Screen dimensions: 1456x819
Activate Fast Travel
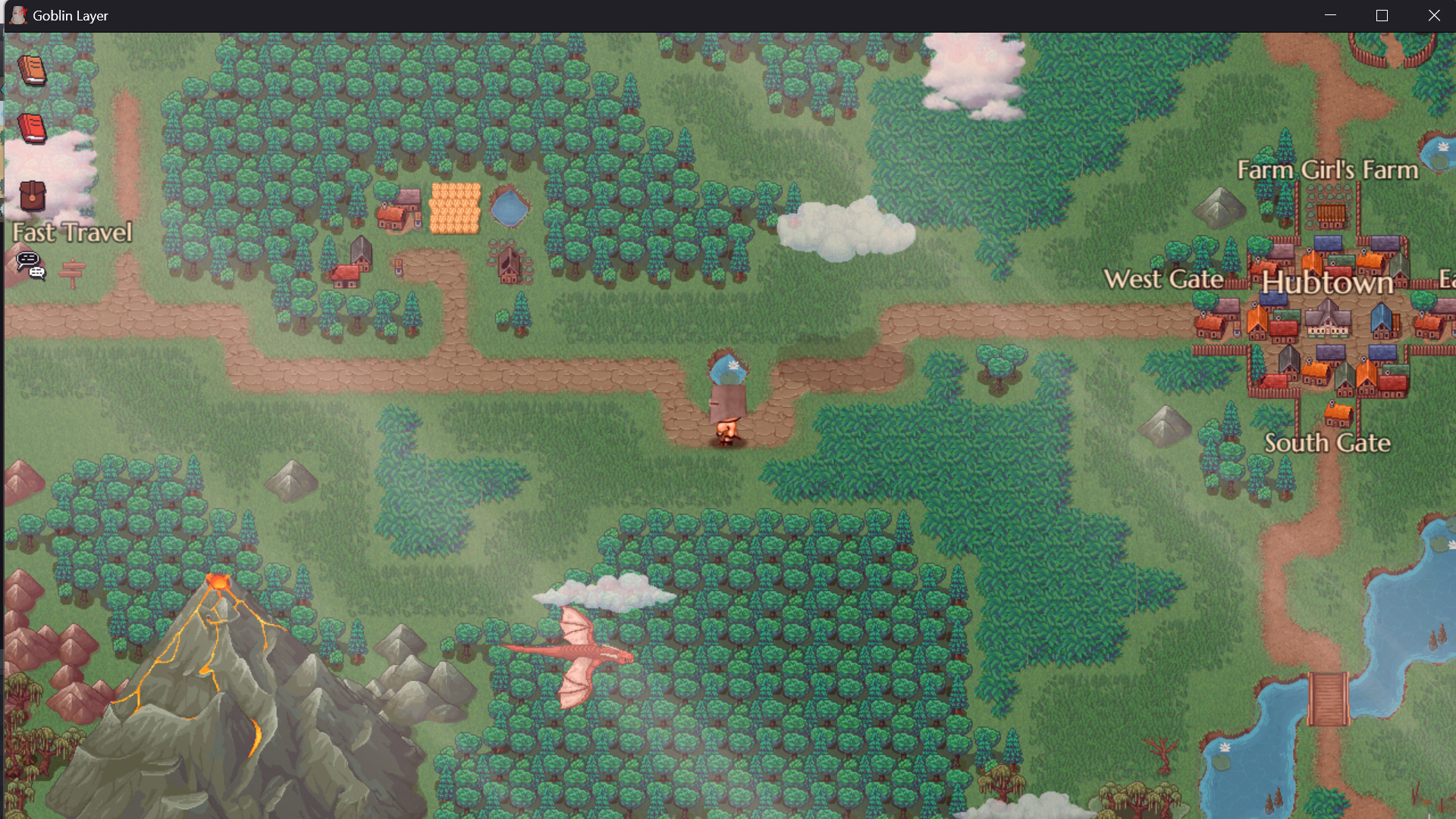click(x=71, y=232)
